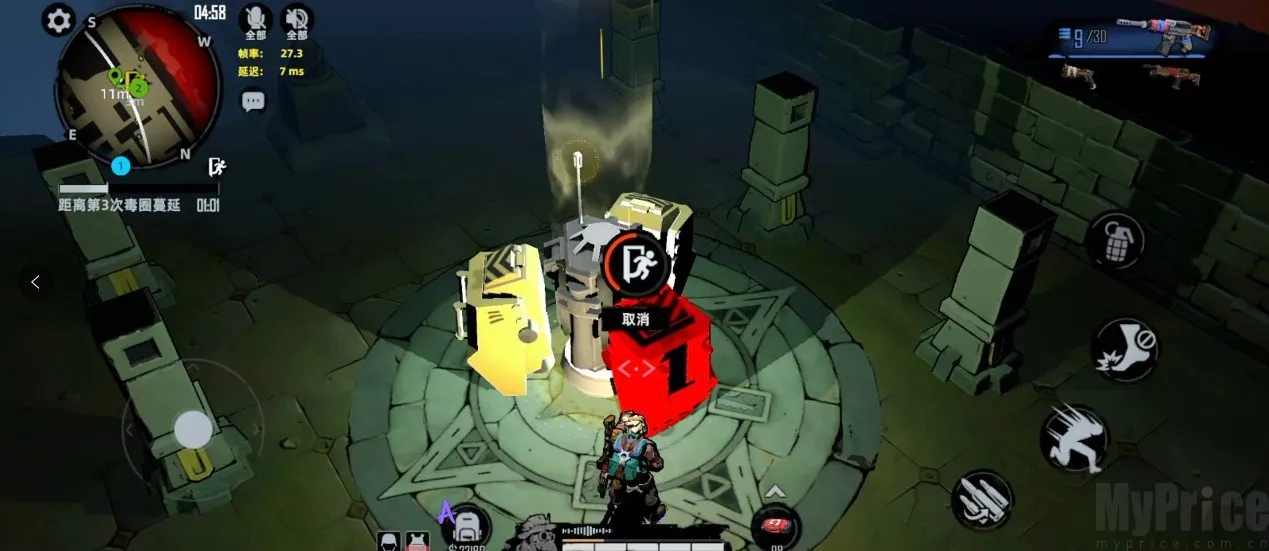Activate the dash sprint button
Image resolution: width=1269 pixels, height=551 pixels.
(x=1073, y=437)
